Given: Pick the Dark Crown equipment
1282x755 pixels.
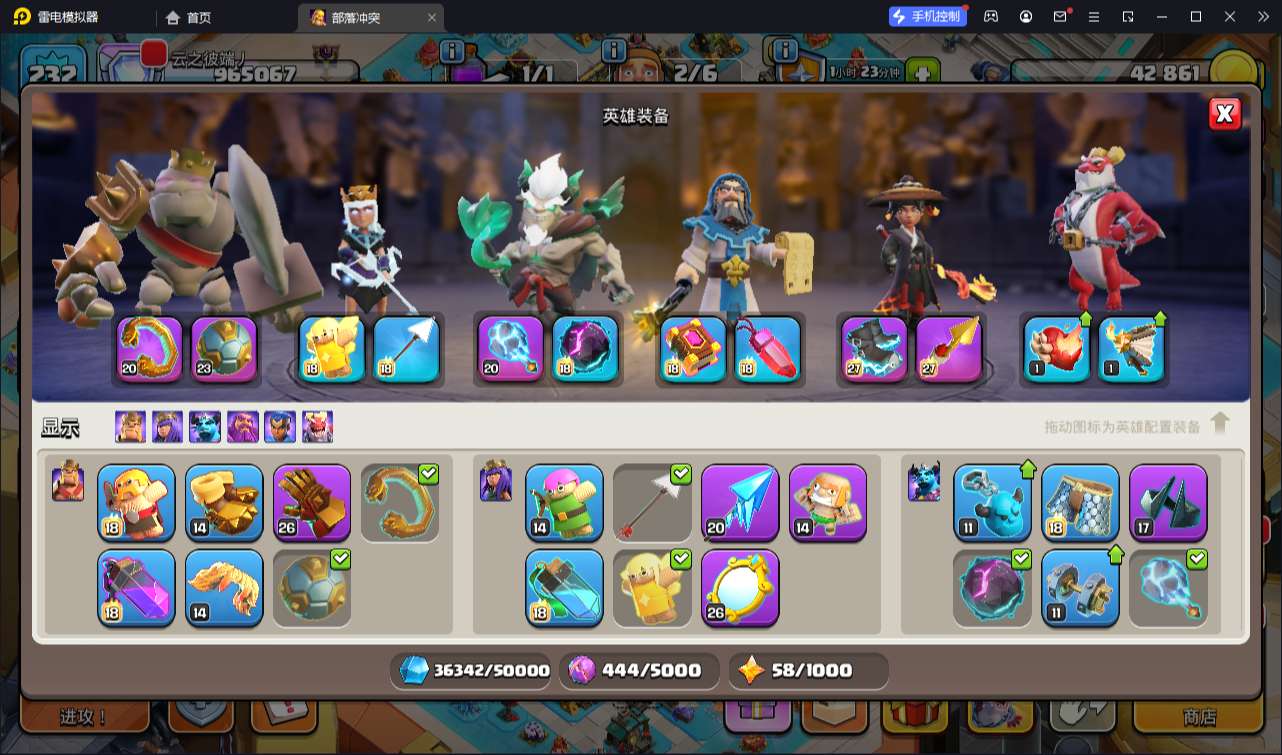Looking at the screenshot, I should (1168, 502).
